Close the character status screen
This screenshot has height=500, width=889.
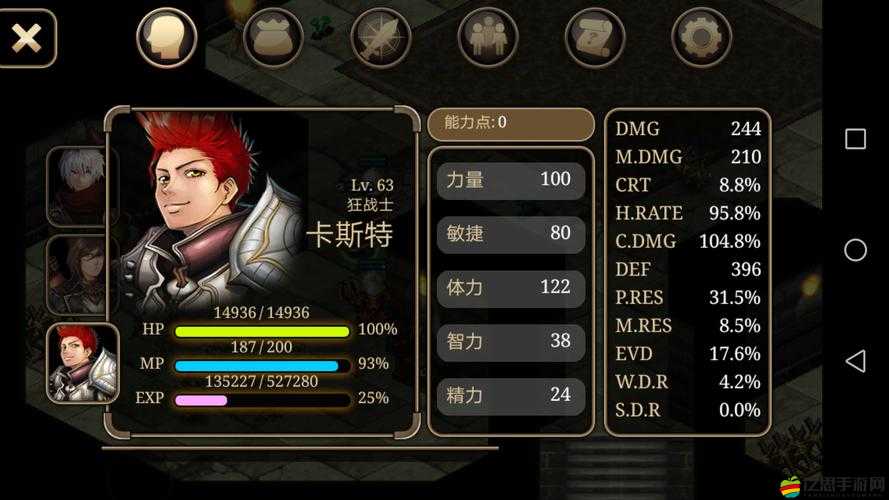26,39
